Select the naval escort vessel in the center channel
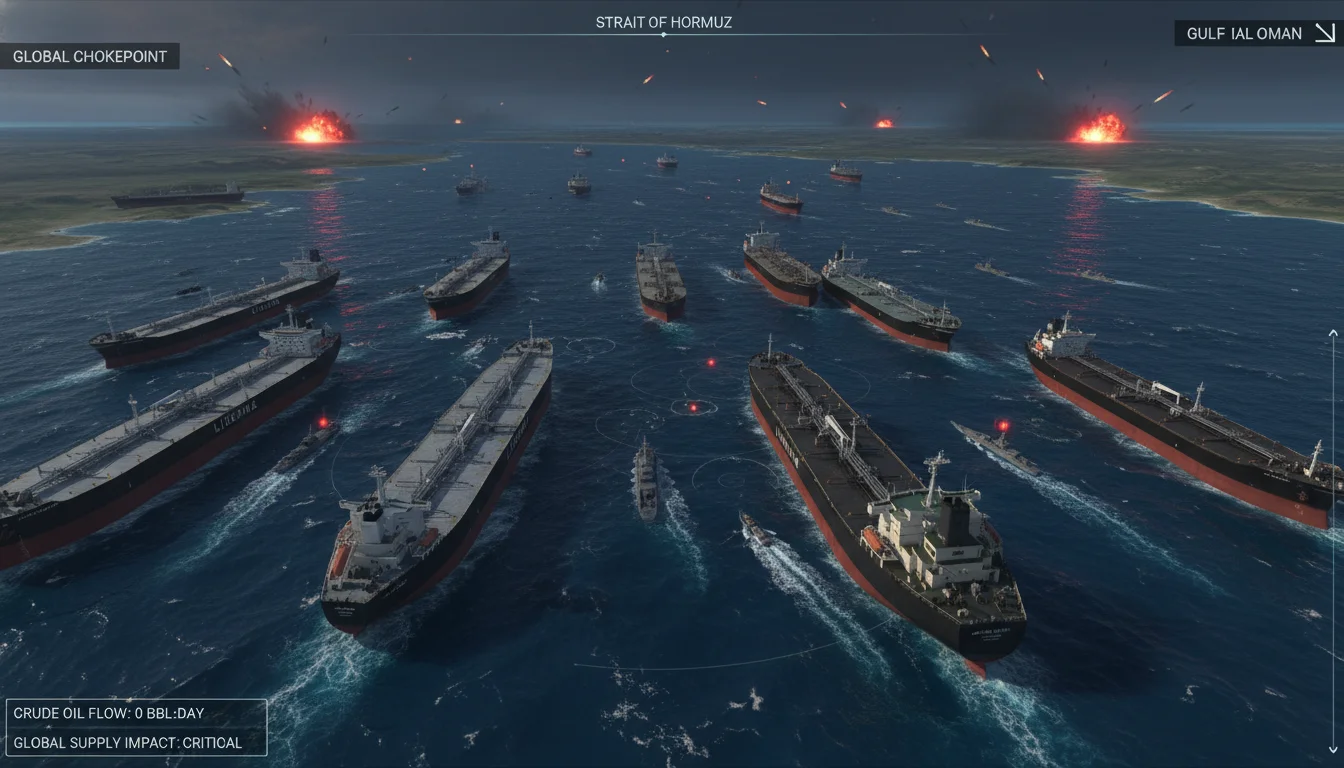 click(x=648, y=483)
